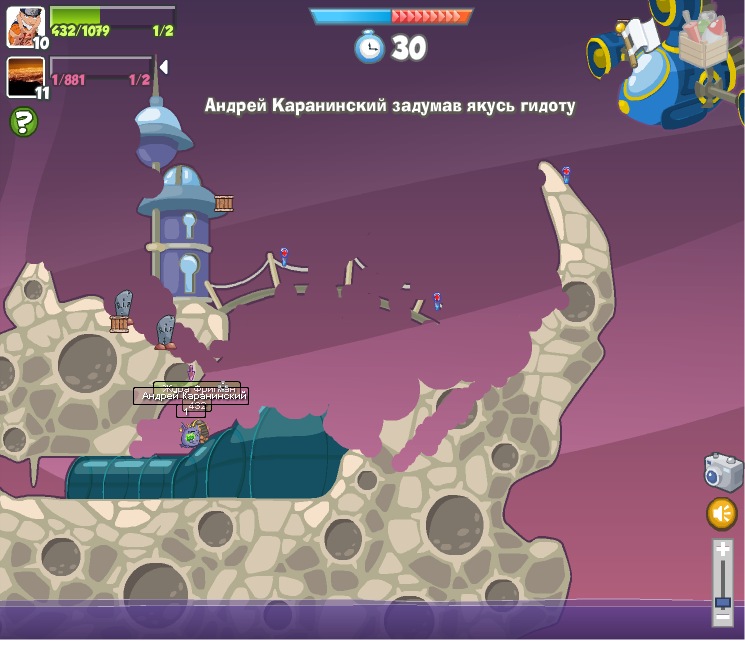Viewport: 745px width, 650px height.
Task: Take a screenshot with the camera icon
Action: click(723, 472)
